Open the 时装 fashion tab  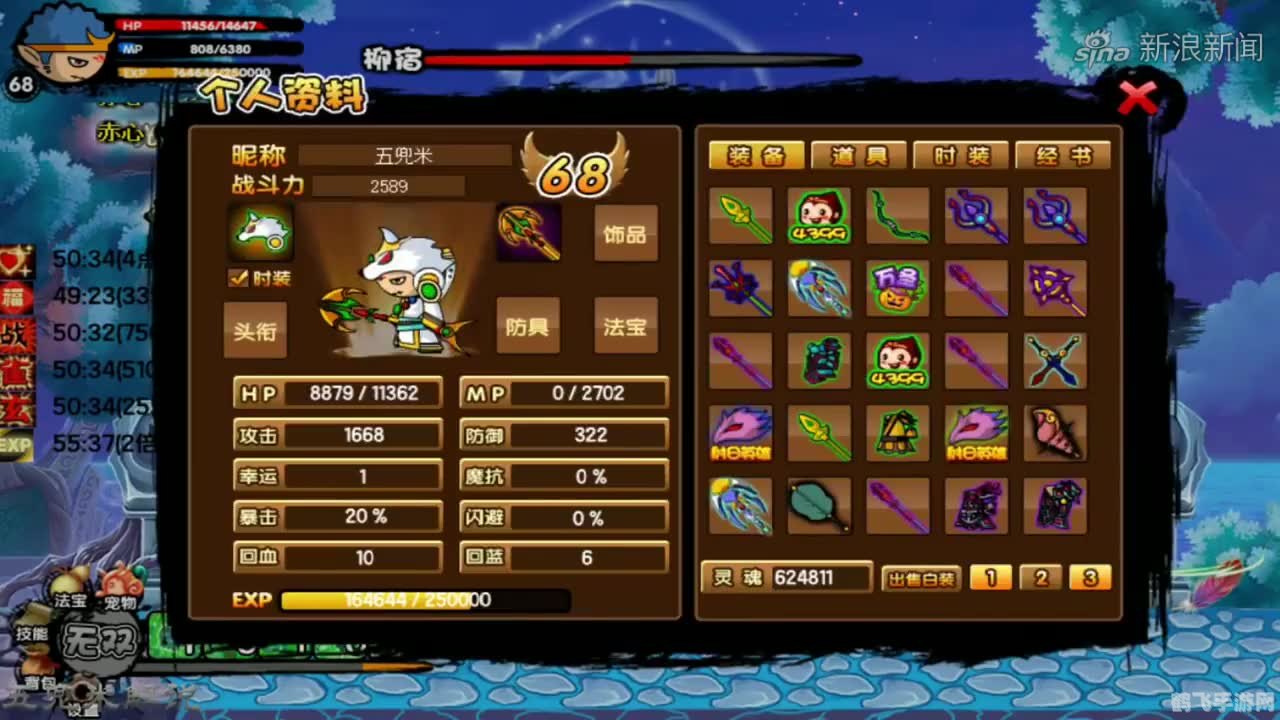point(961,155)
